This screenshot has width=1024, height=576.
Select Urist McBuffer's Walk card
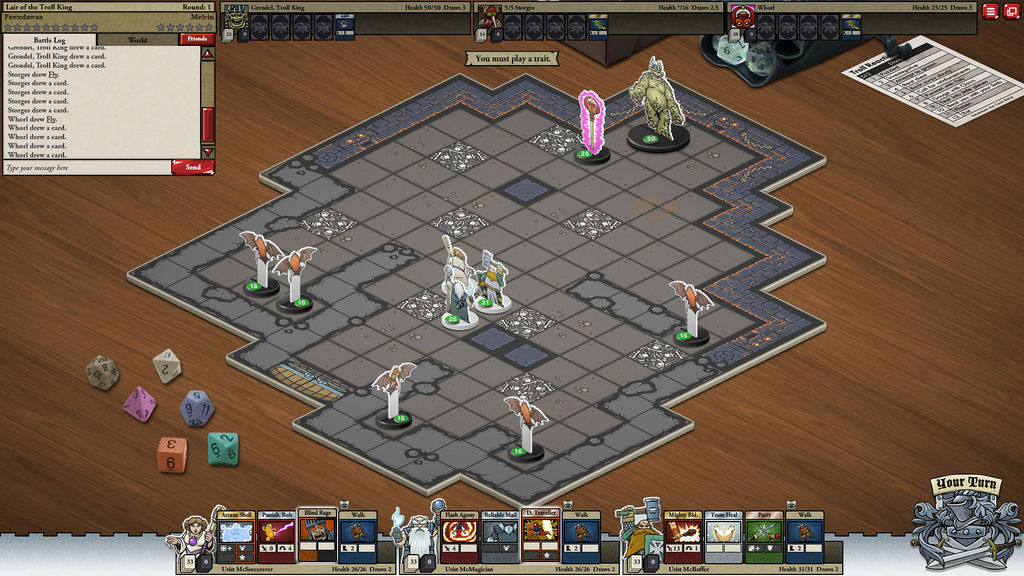point(803,537)
